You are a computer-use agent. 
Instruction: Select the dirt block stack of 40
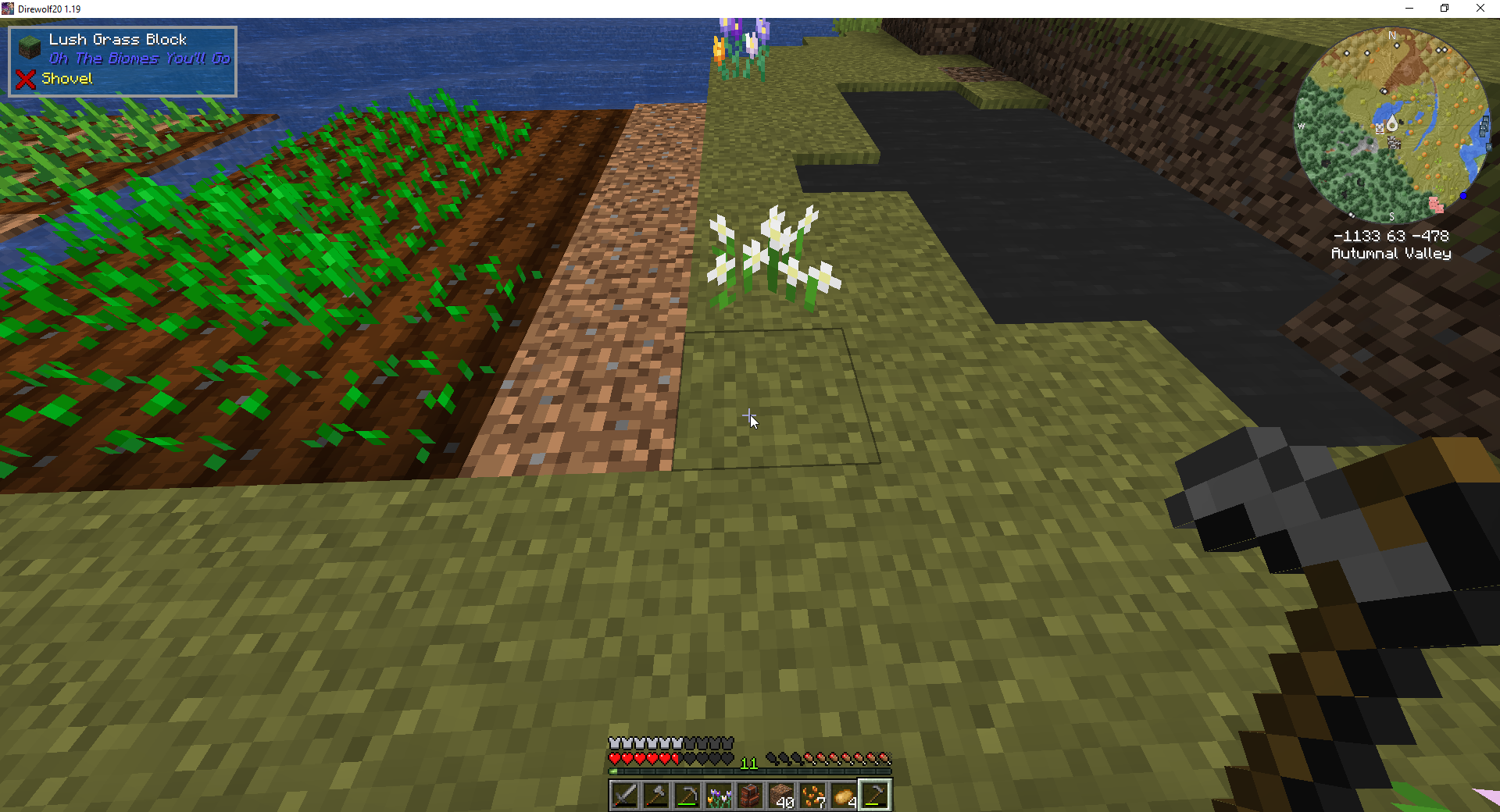781,792
